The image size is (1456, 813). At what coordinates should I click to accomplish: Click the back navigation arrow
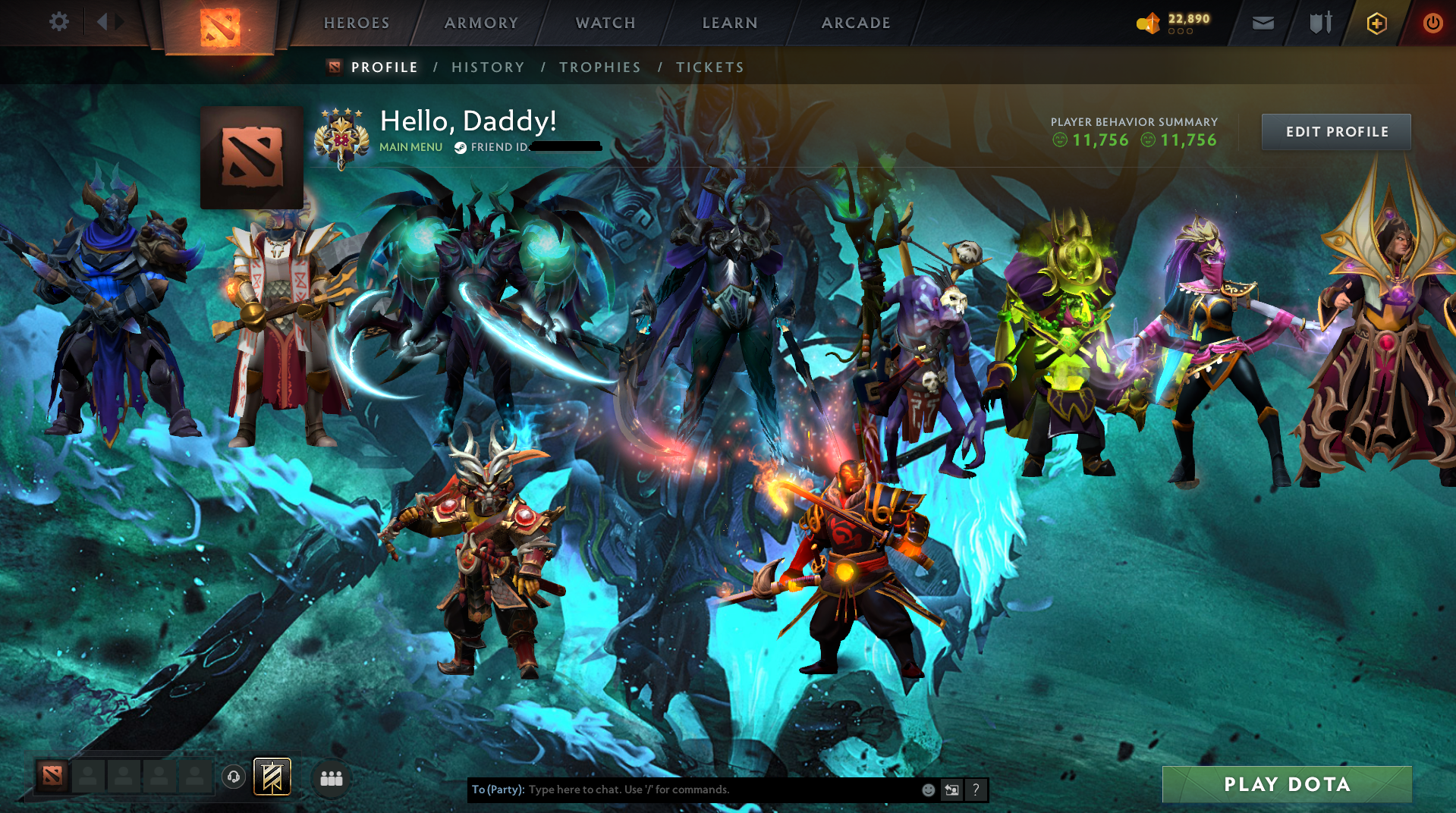(102, 22)
